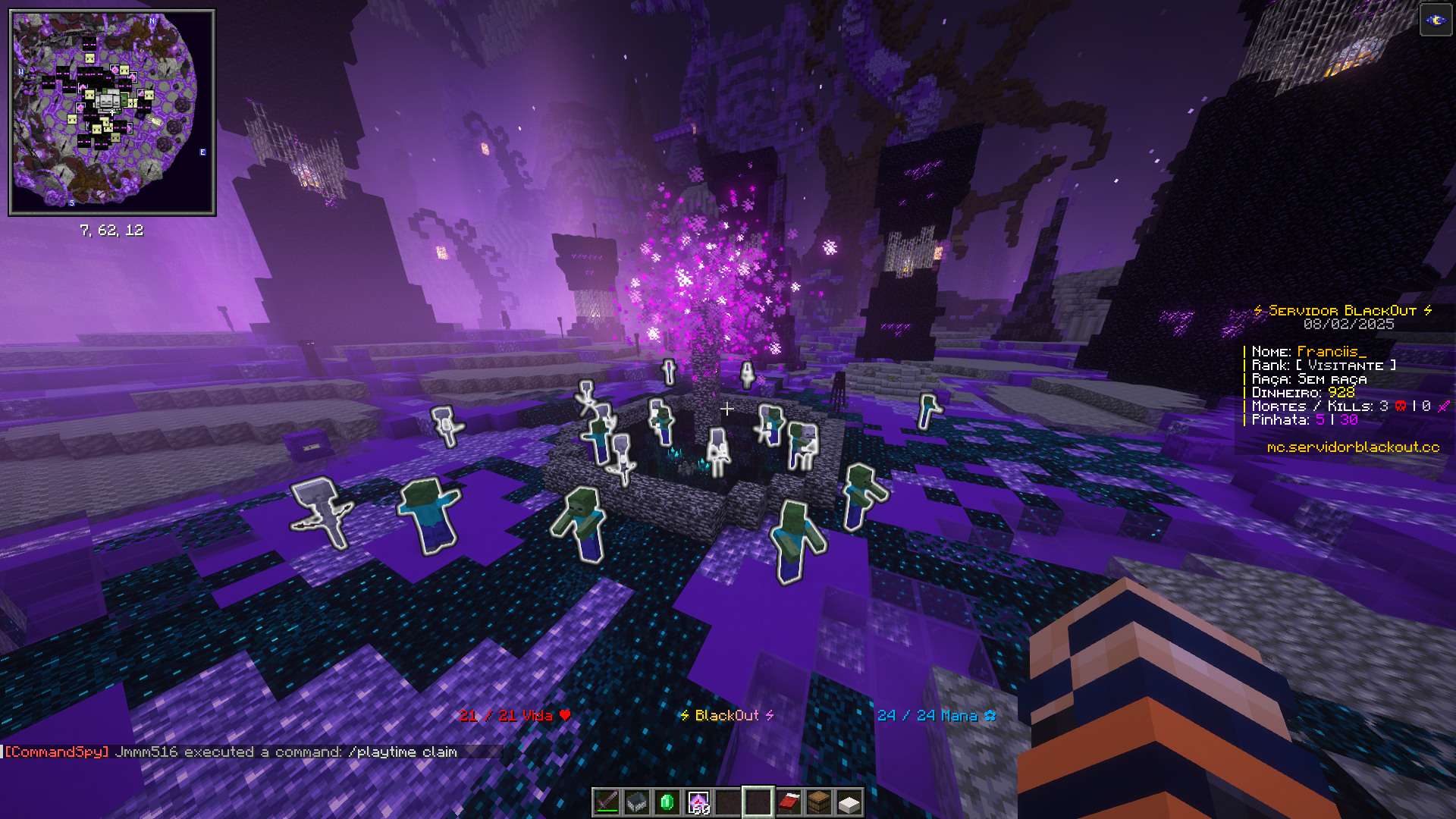Open the mc.servidorblackout.cc server link

click(1353, 447)
